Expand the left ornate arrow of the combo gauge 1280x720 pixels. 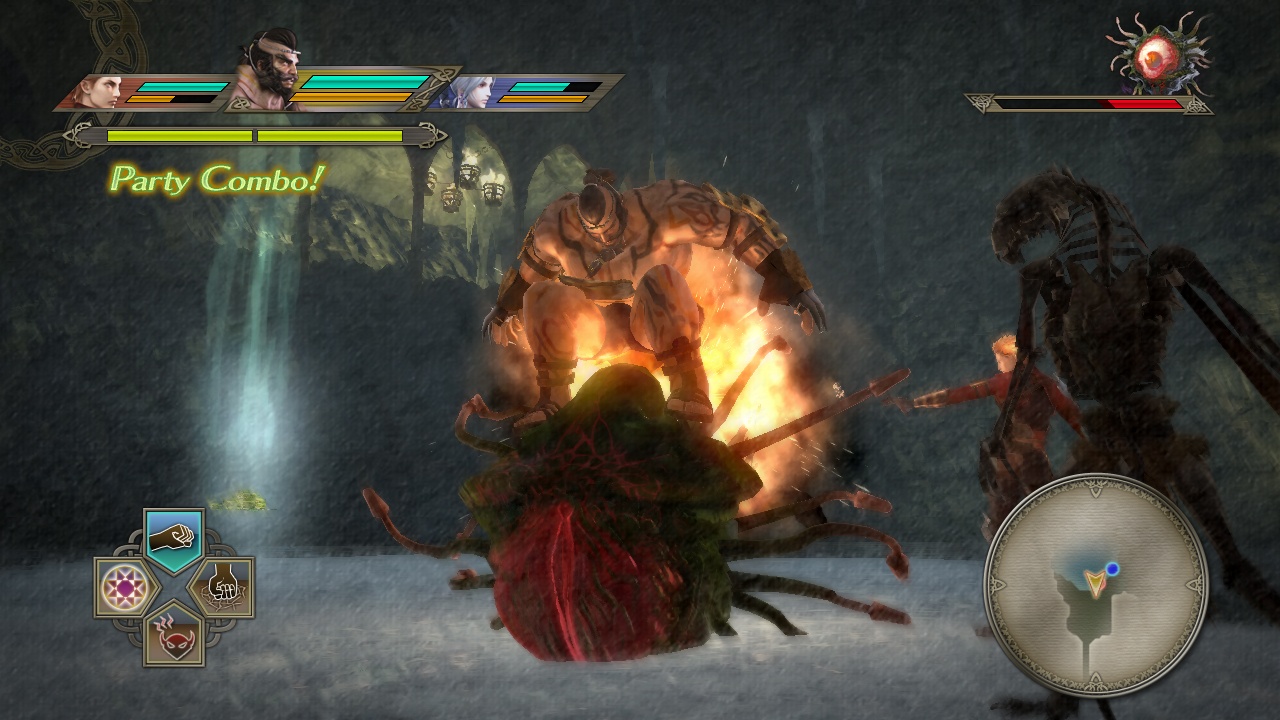pos(75,133)
